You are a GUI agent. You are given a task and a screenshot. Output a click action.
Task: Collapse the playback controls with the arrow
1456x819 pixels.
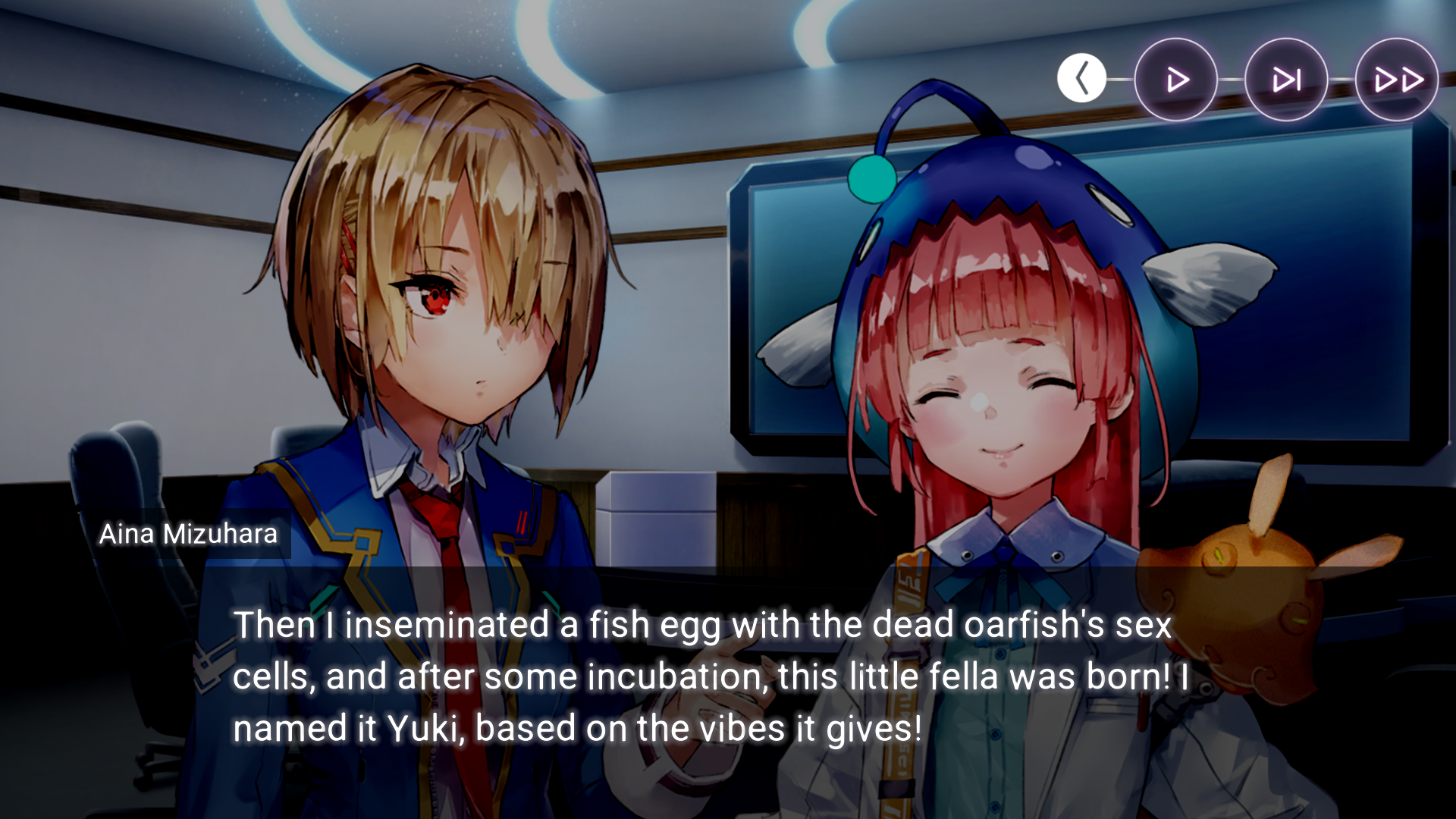[x=1081, y=78]
